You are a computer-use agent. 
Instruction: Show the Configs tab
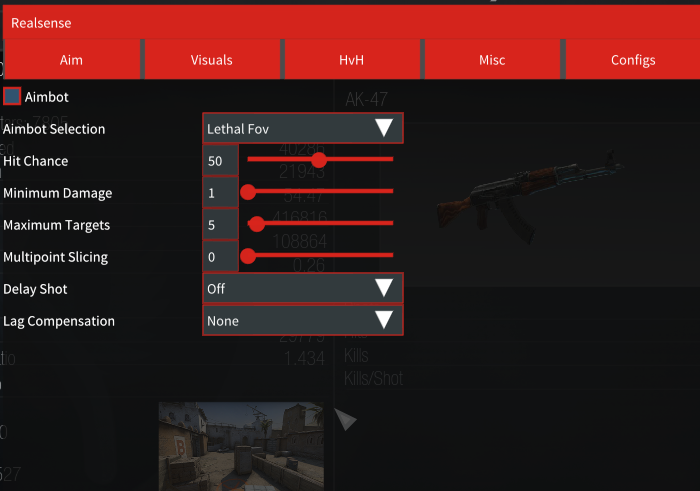point(633,60)
